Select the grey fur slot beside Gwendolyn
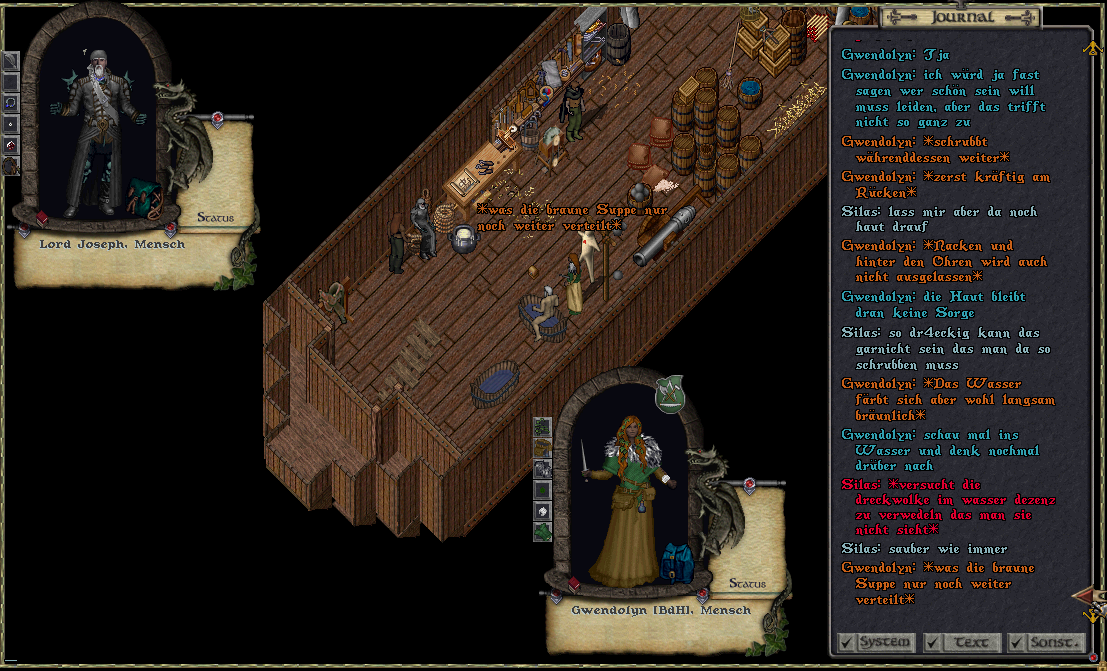This screenshot has height=671, width=1107. pos(542,468)
